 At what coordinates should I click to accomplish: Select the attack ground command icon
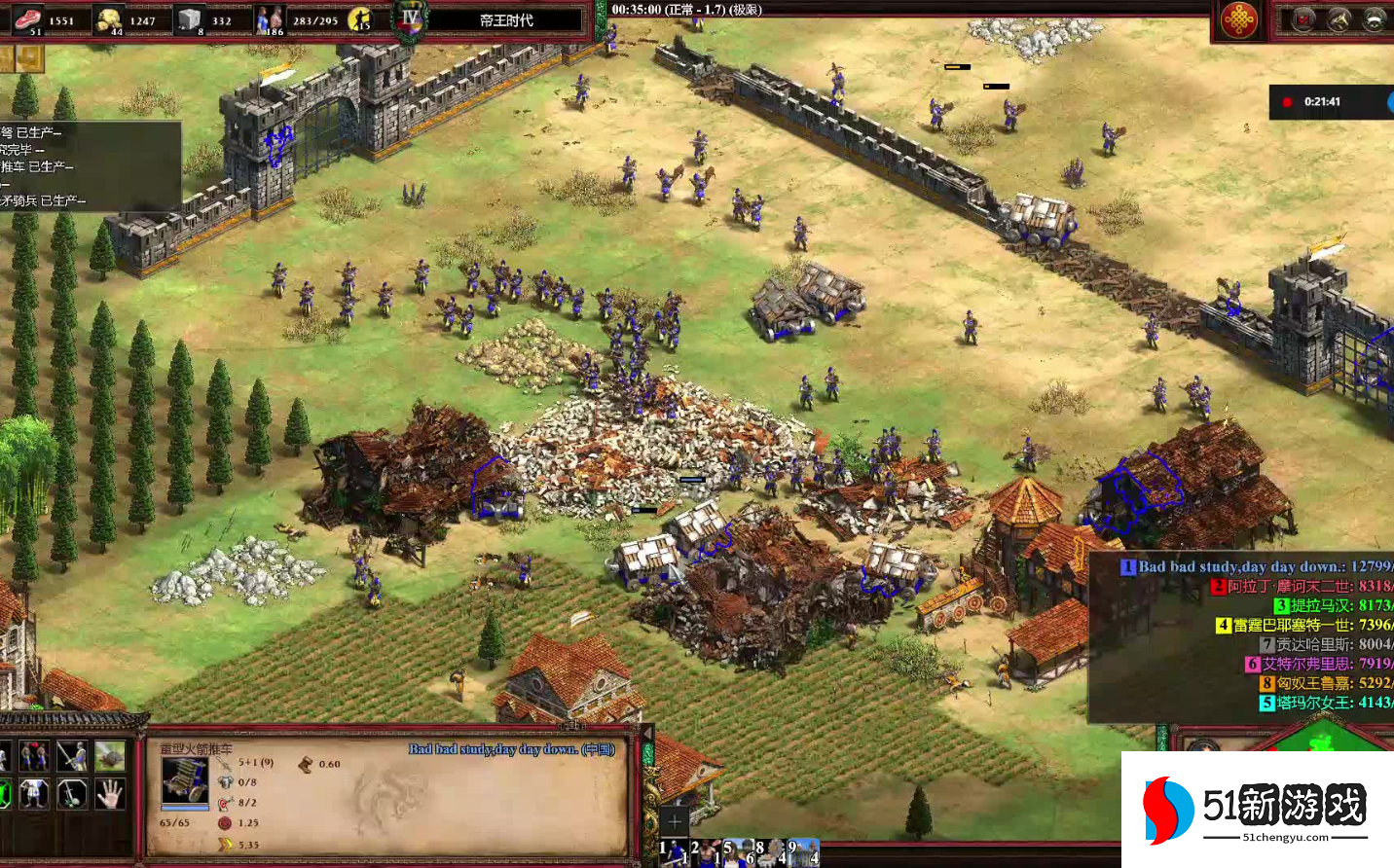coord(109,755)
